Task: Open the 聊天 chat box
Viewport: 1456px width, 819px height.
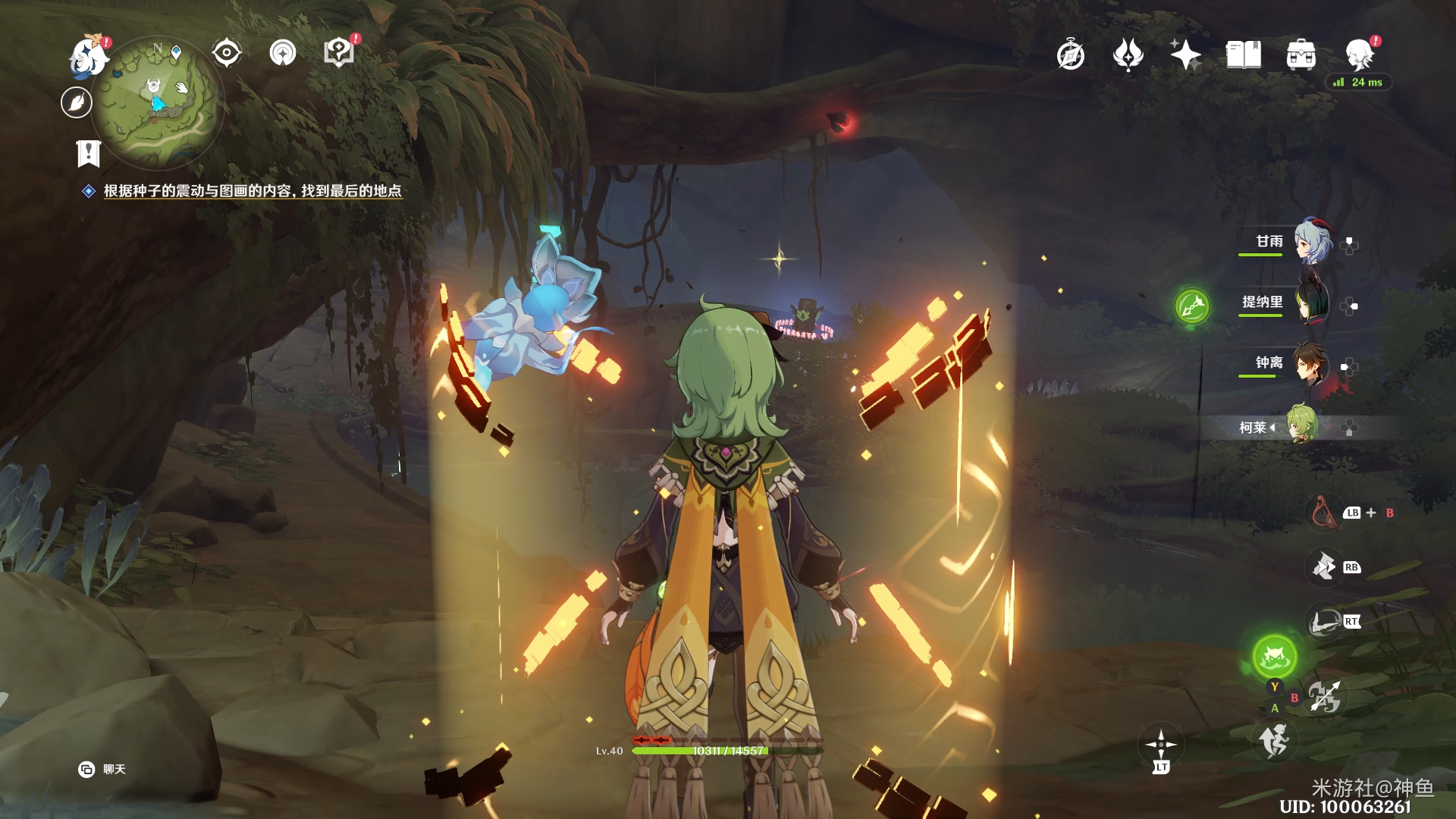Action: pyautogui.click(x=102, y=769)
